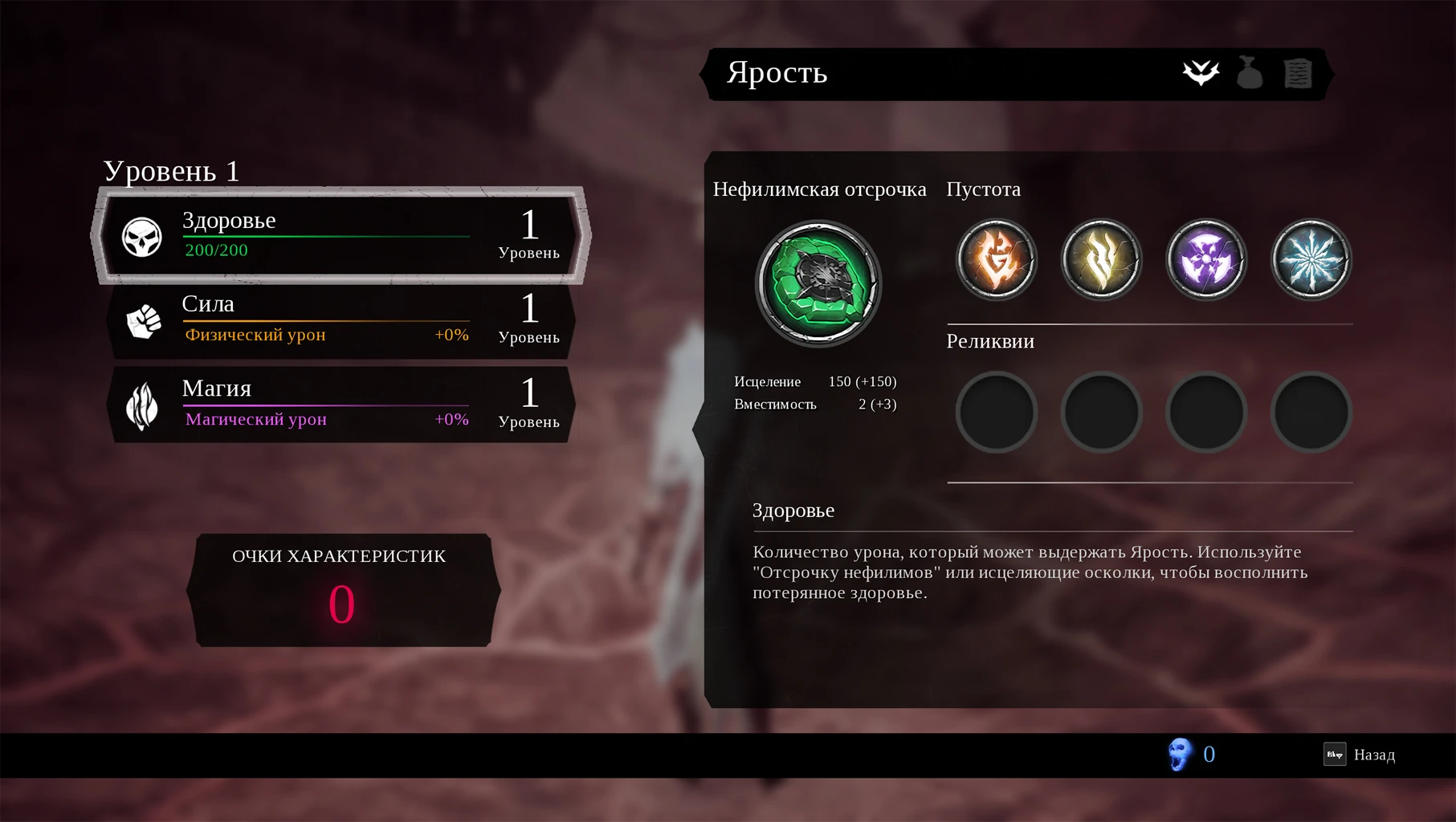The height and width of the screenshot is (822, 1456).
Task: Toggle the icy Stasis Hollow
Action: (1311, 258)
